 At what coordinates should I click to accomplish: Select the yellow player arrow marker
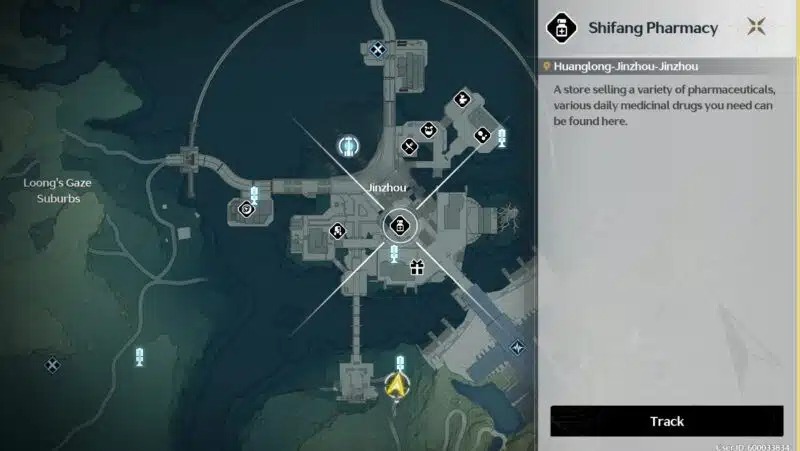tap(396, 383)
